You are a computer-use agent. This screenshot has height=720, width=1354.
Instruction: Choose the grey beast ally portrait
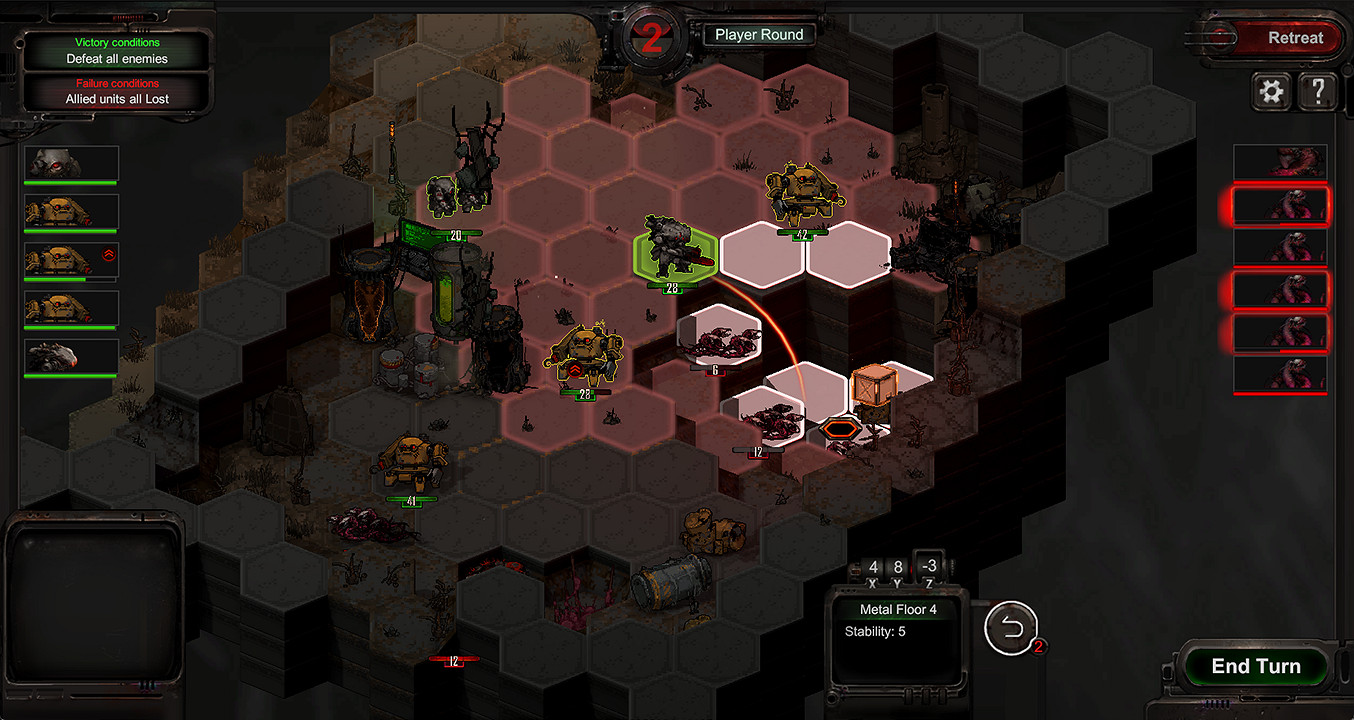coord(72,357)
